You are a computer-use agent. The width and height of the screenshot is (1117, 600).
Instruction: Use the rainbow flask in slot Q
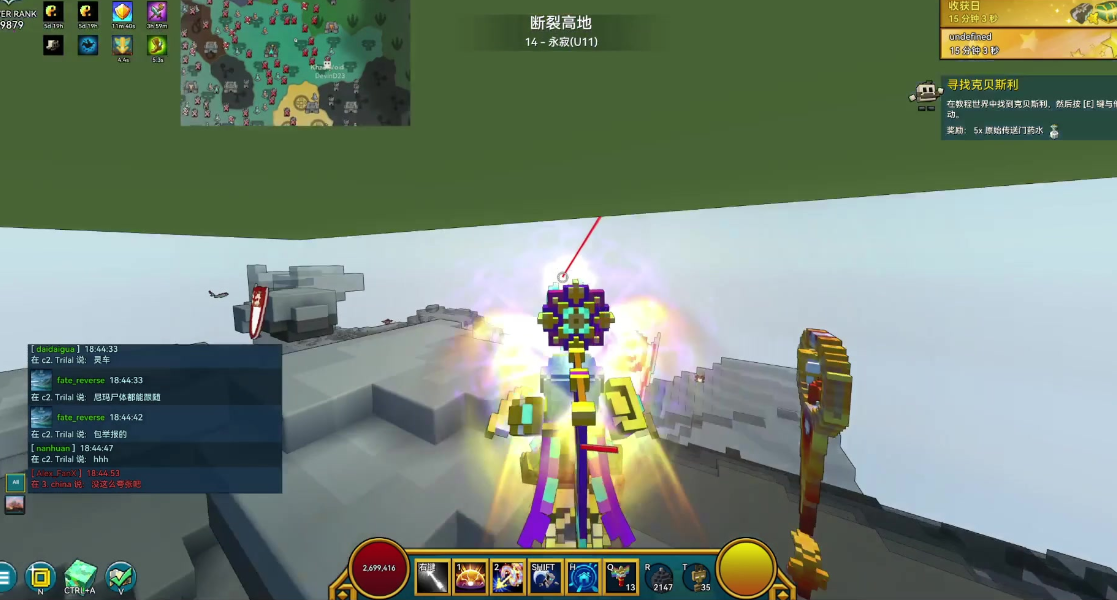(x=622, y=577)
